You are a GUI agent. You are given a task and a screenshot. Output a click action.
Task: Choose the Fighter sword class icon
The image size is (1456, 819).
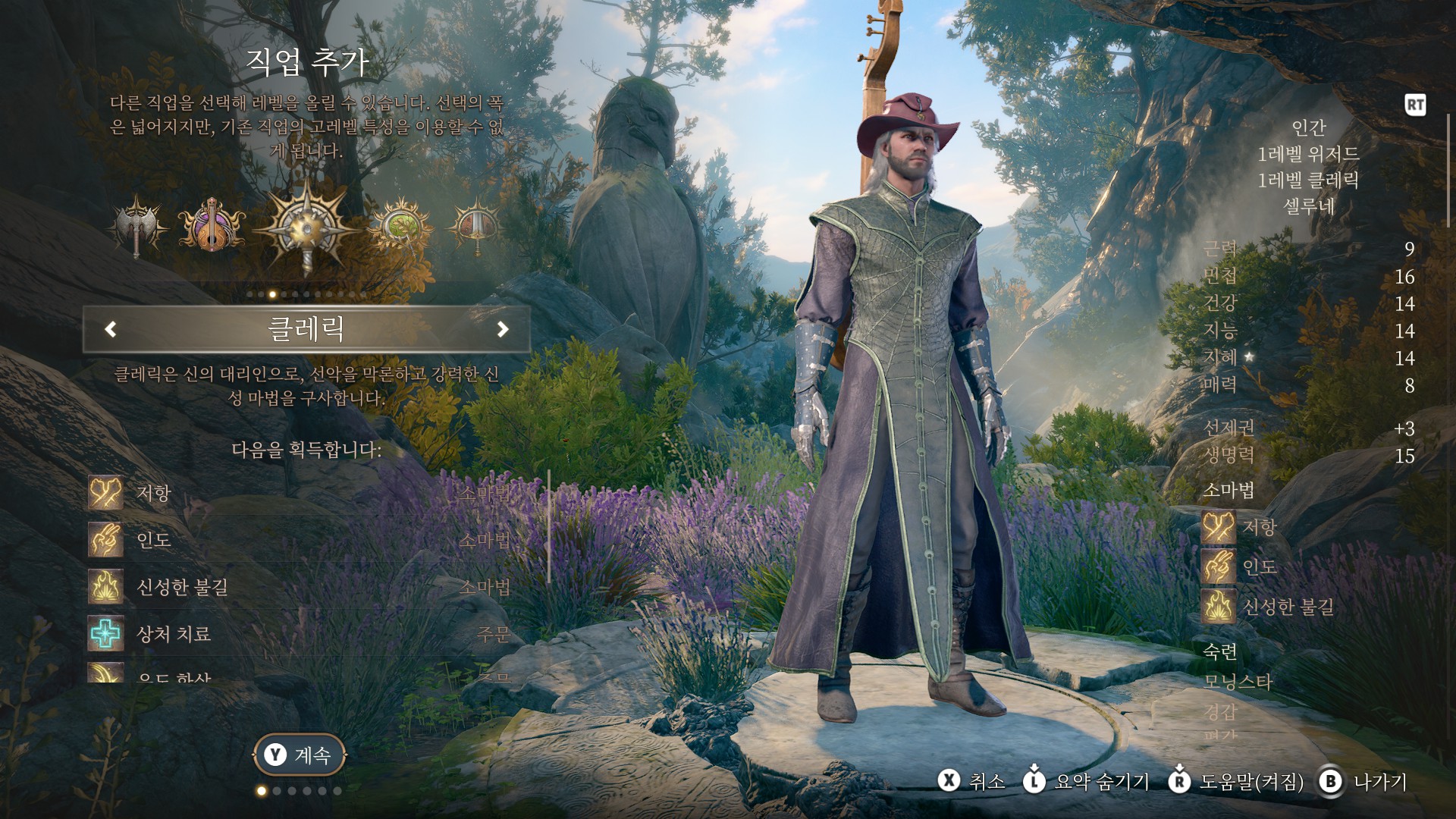point(475,226)
